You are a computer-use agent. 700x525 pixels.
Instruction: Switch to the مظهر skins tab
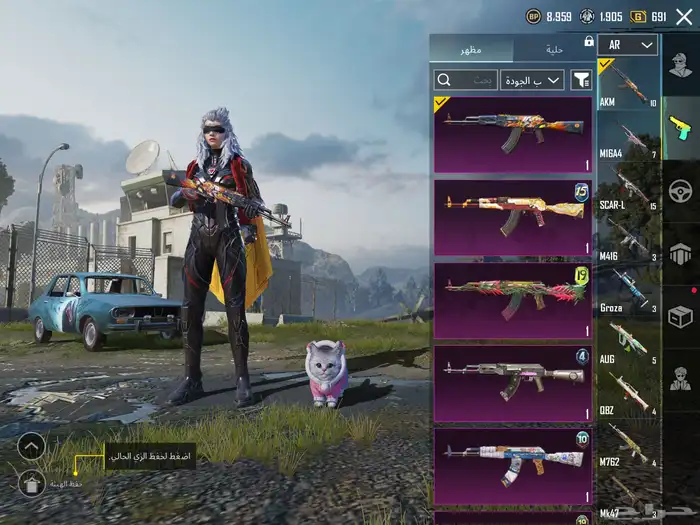471,49
